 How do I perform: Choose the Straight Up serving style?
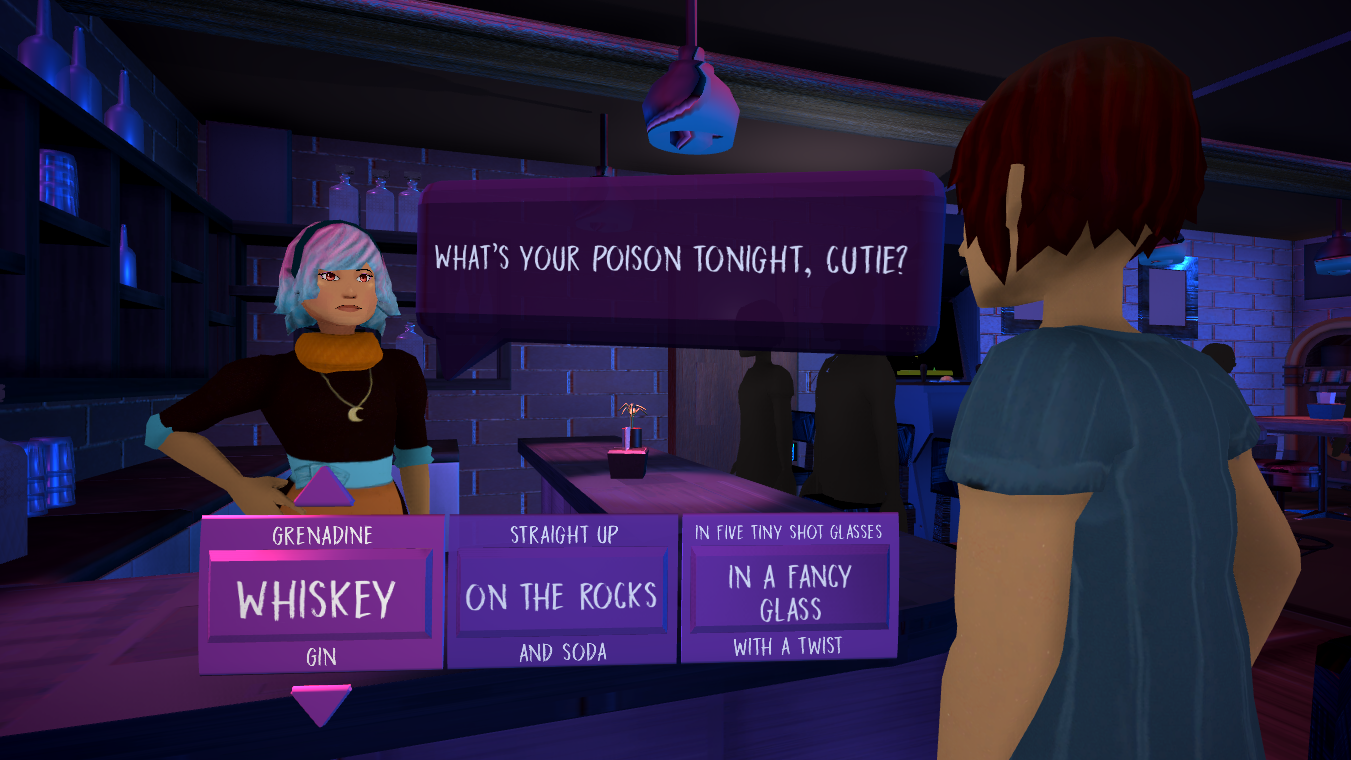coord(563,535)
